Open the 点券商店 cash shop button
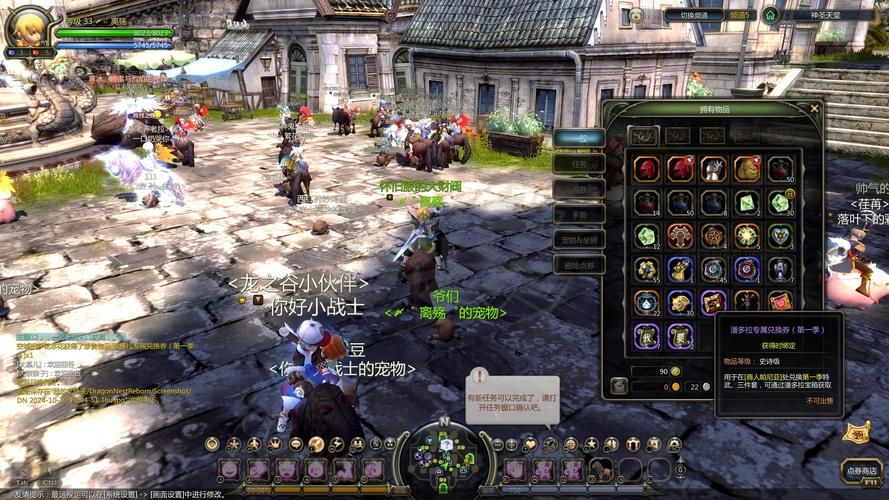The width and height of the screenshot is (889, 500). coord(860,468)
